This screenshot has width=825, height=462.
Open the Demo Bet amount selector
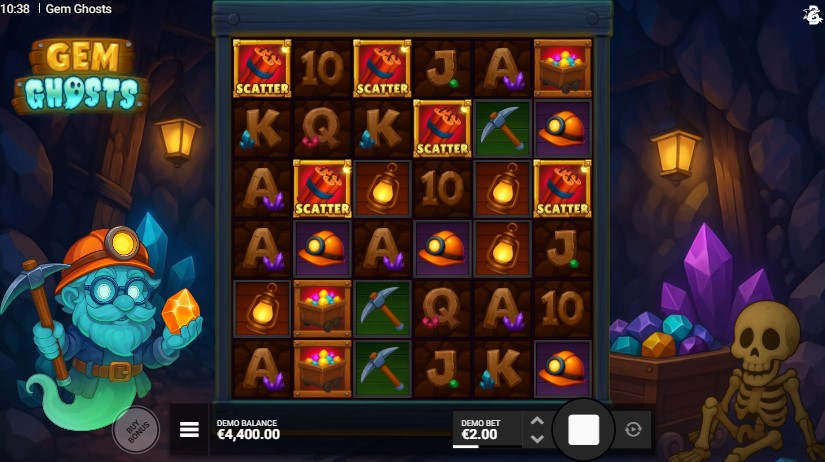coord(485,430)
